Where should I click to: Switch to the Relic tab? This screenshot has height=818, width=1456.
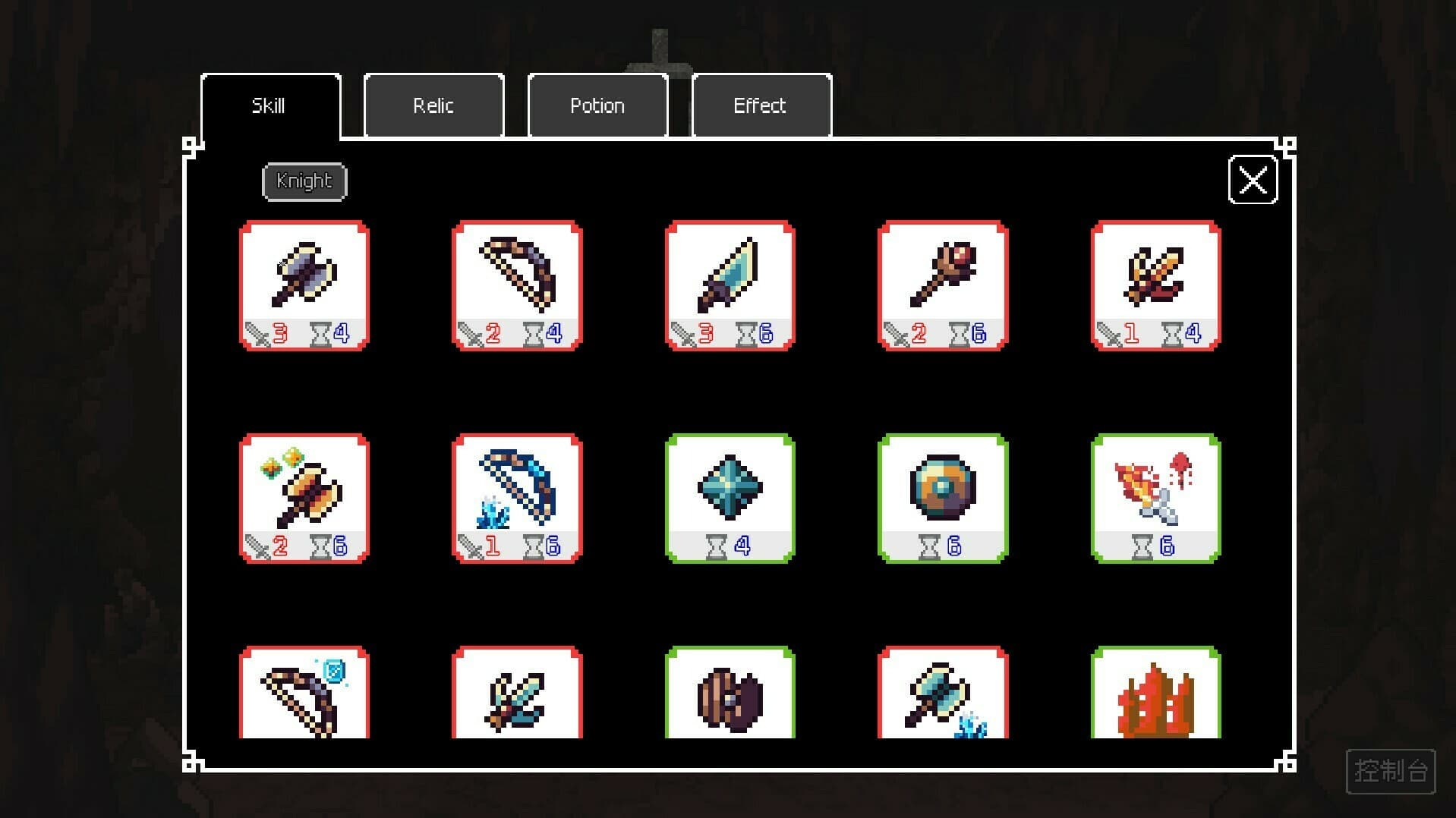click(433, 105)
